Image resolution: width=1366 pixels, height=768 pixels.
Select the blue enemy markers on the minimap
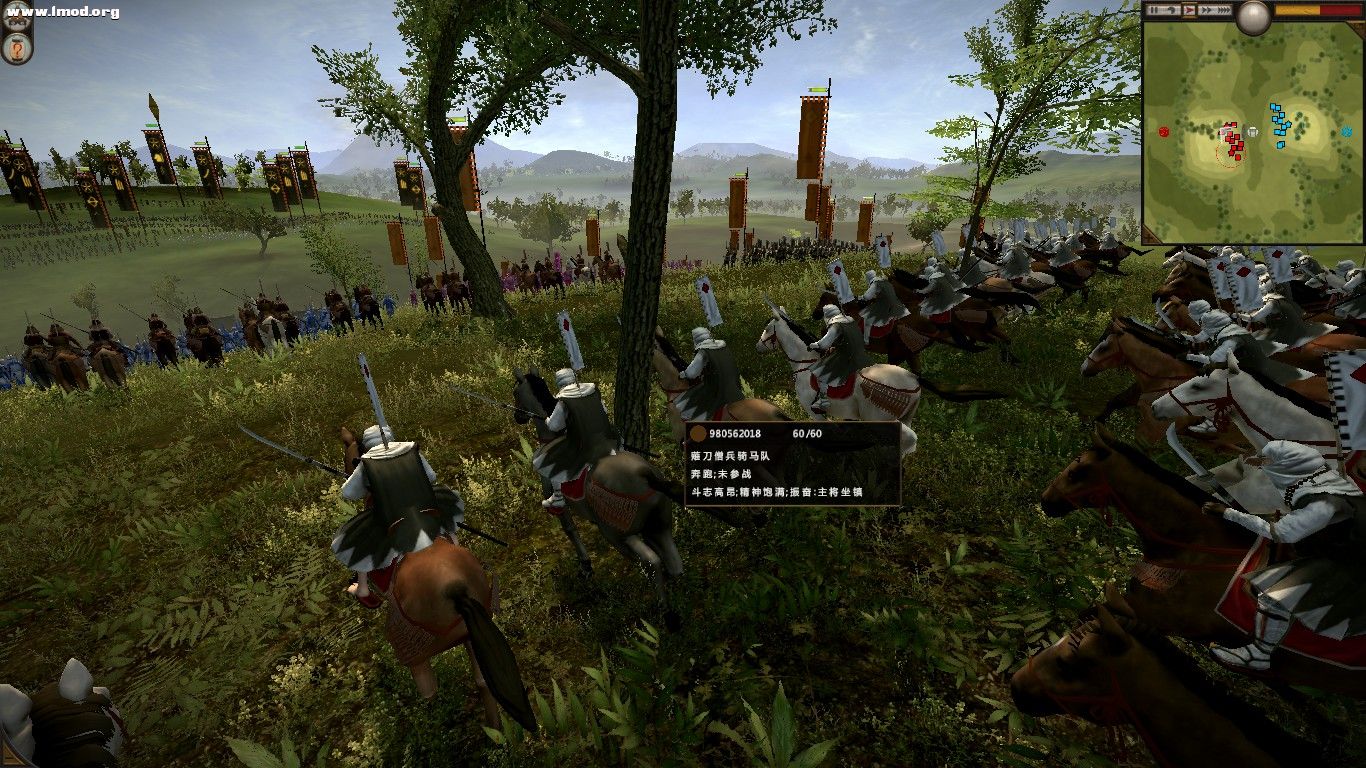coord(1279,126)
